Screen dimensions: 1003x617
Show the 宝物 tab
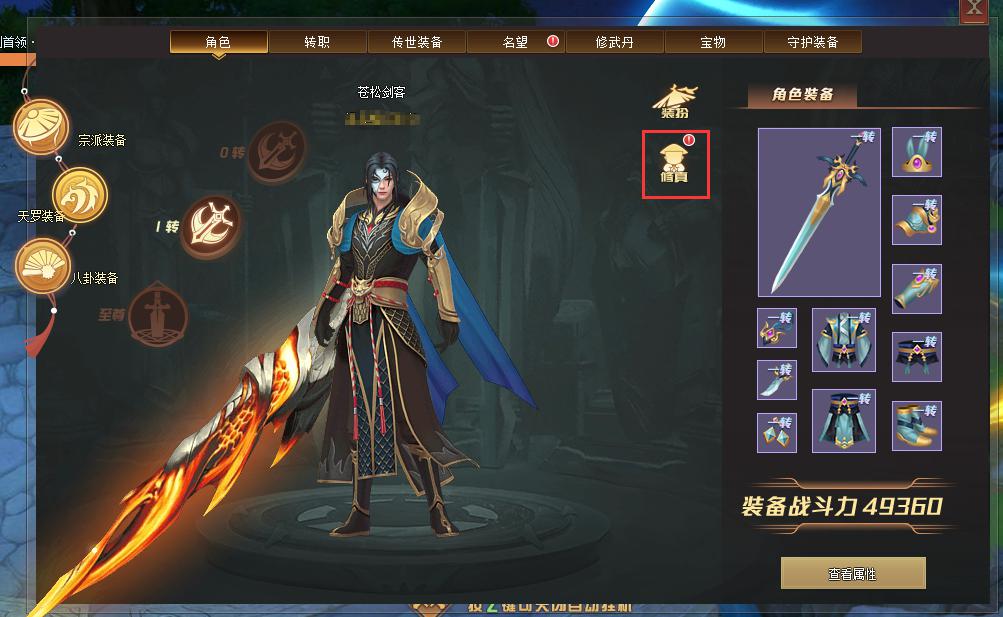(713, 42)
